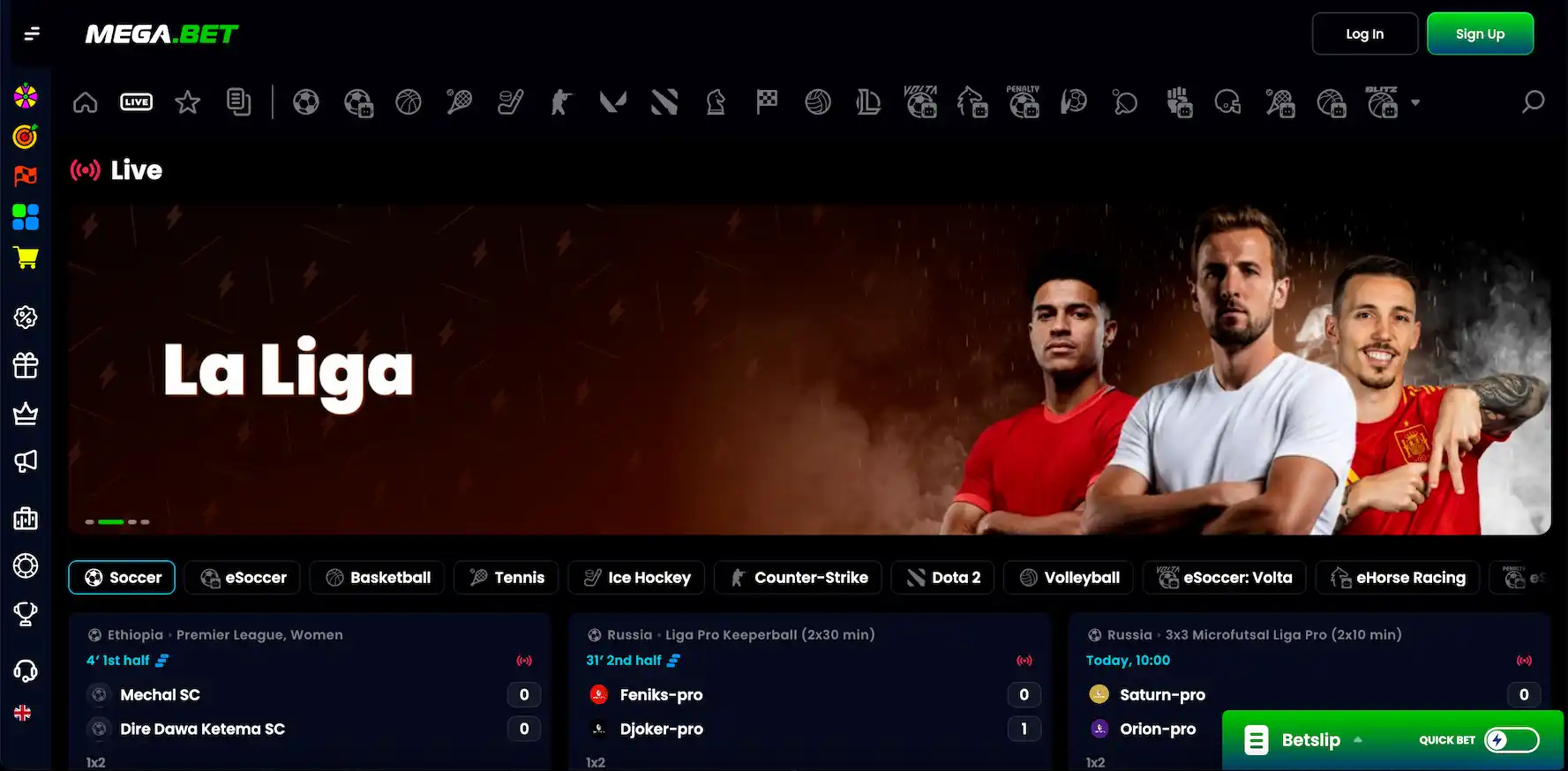Toggle live indicator on Feniks-pro match

[1024, 660]
